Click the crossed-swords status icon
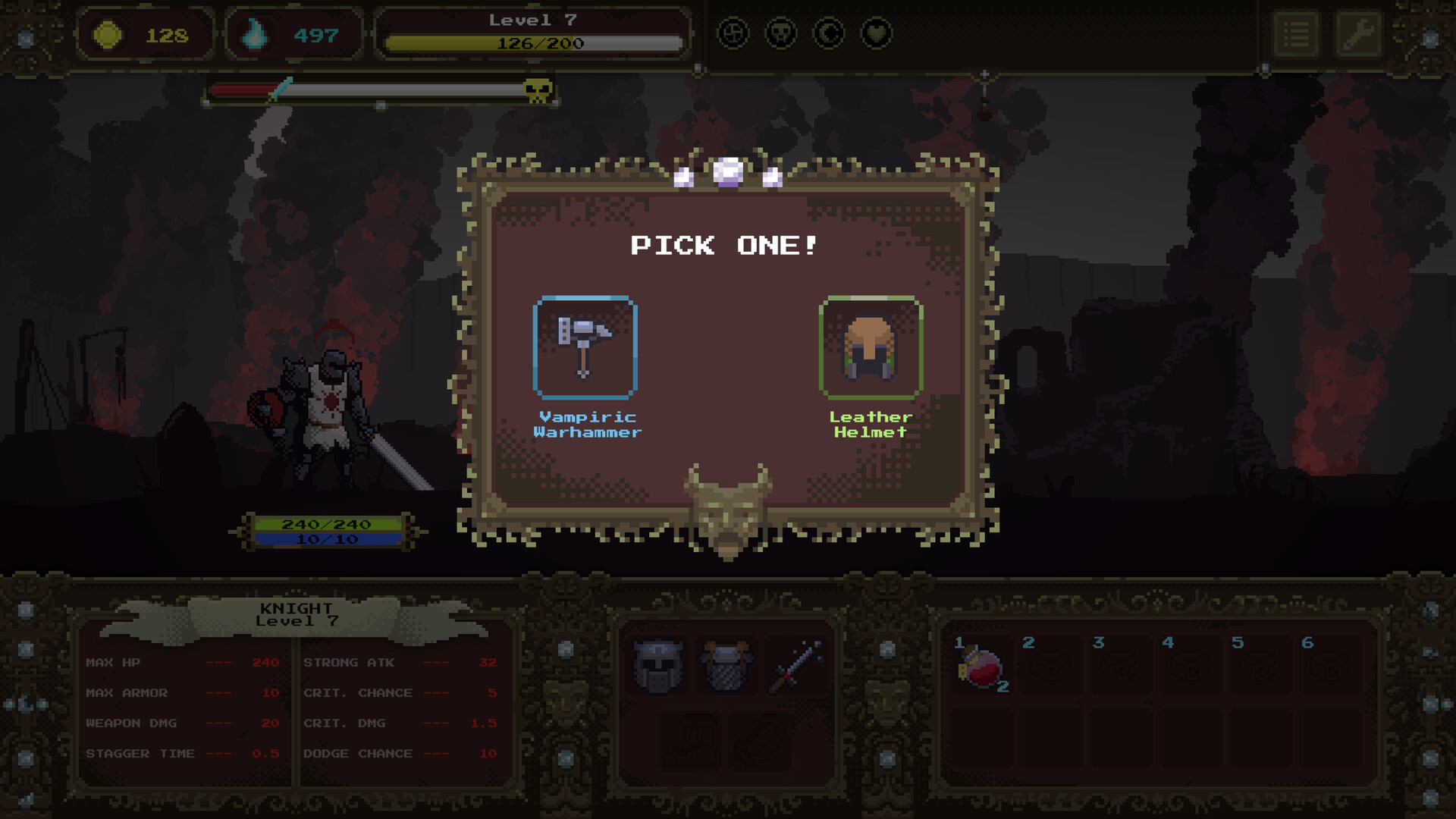Image resolution: width=1456 pixels, height=819 pixels. pyautogui.click(x=734, y=33)
